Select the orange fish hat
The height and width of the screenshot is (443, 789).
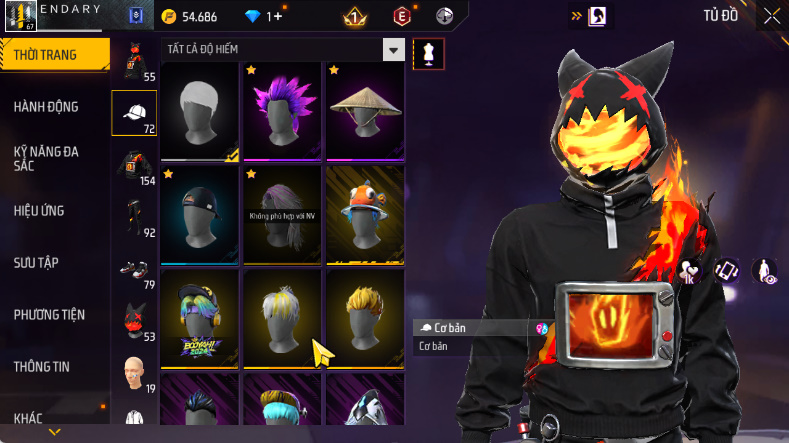point(365,213)
